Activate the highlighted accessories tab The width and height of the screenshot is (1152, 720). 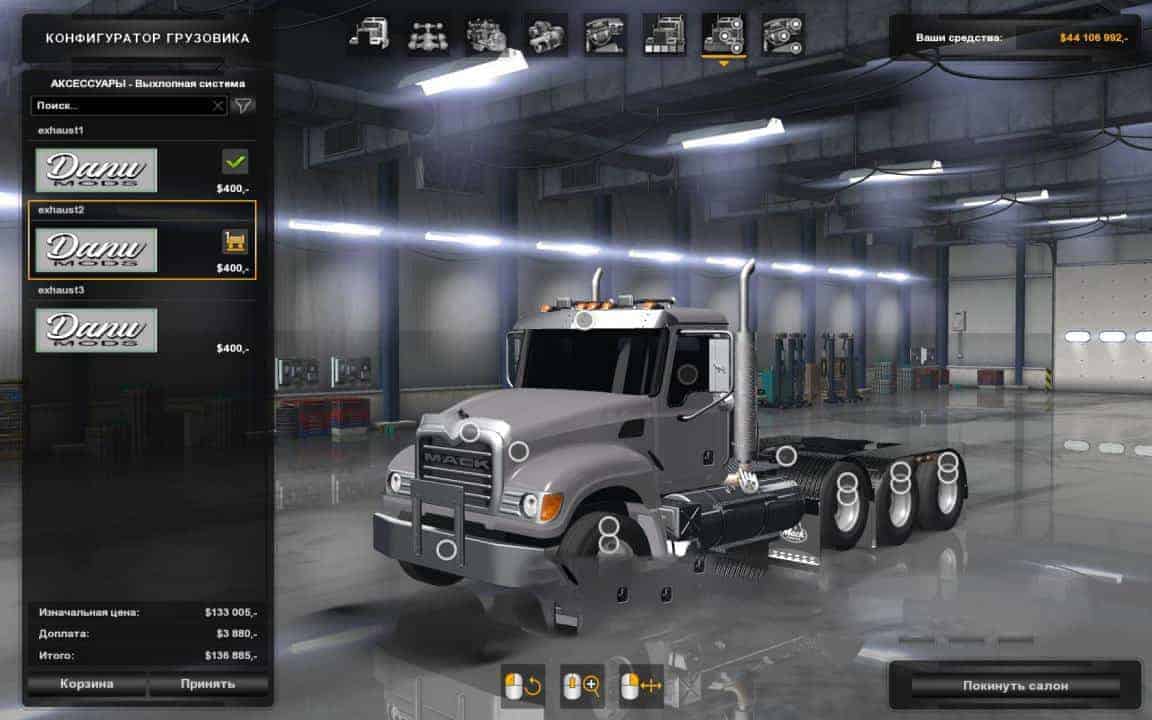point(723,34)
